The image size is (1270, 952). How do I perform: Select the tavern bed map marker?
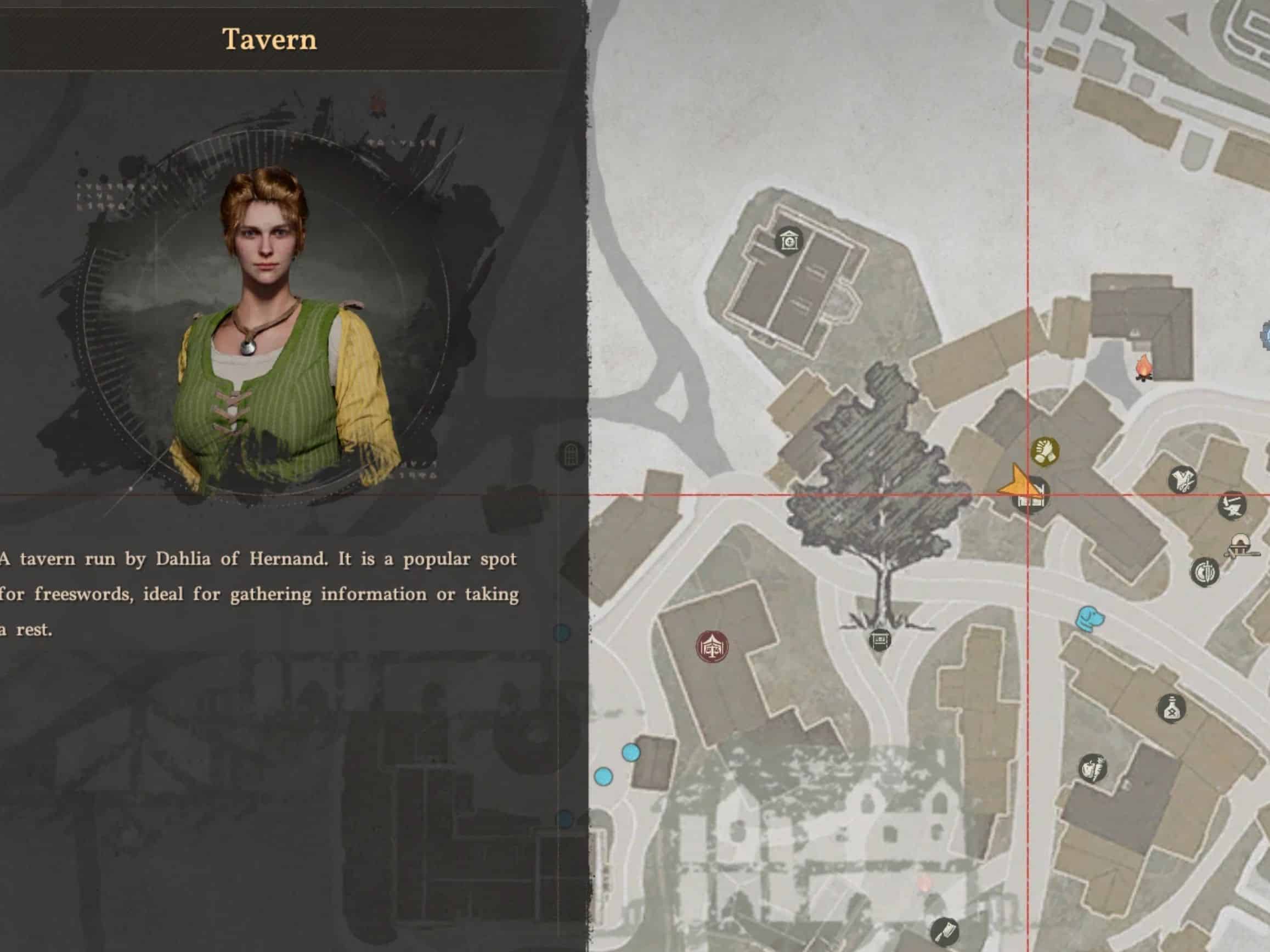coord(1031,497)
